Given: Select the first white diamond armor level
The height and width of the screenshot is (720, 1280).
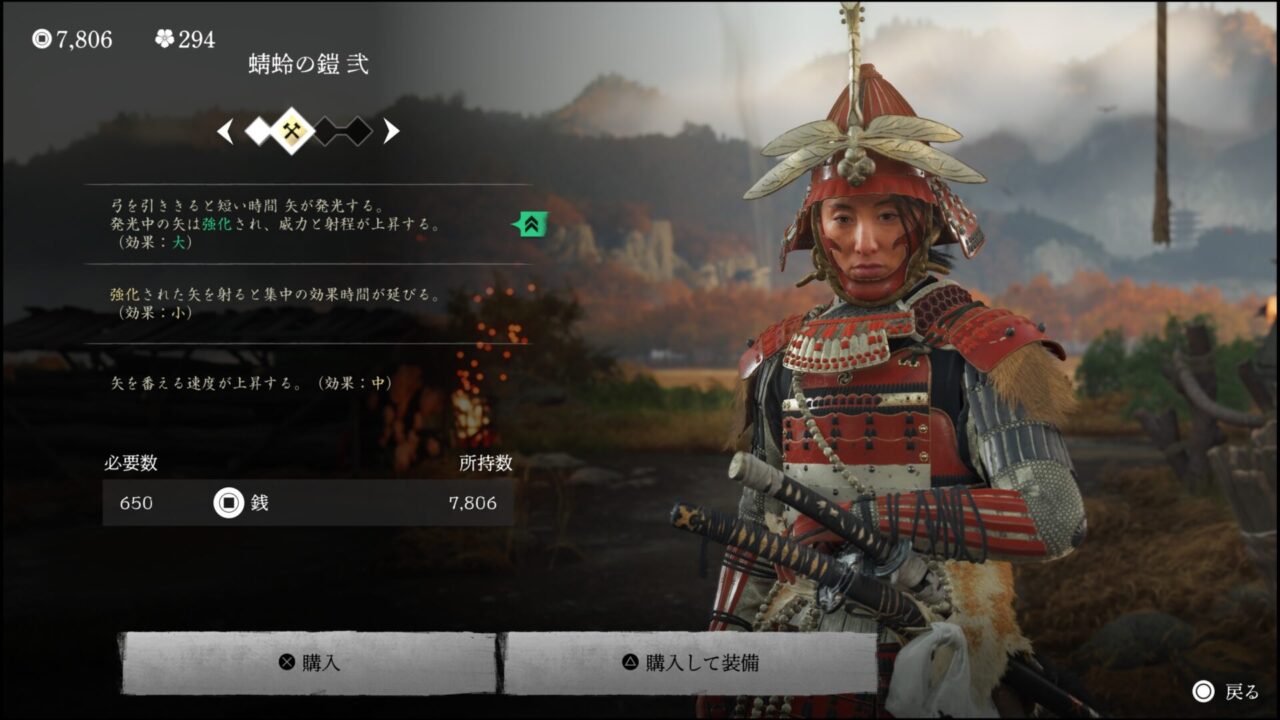Looking at the screenshot, I should (258, 131).
